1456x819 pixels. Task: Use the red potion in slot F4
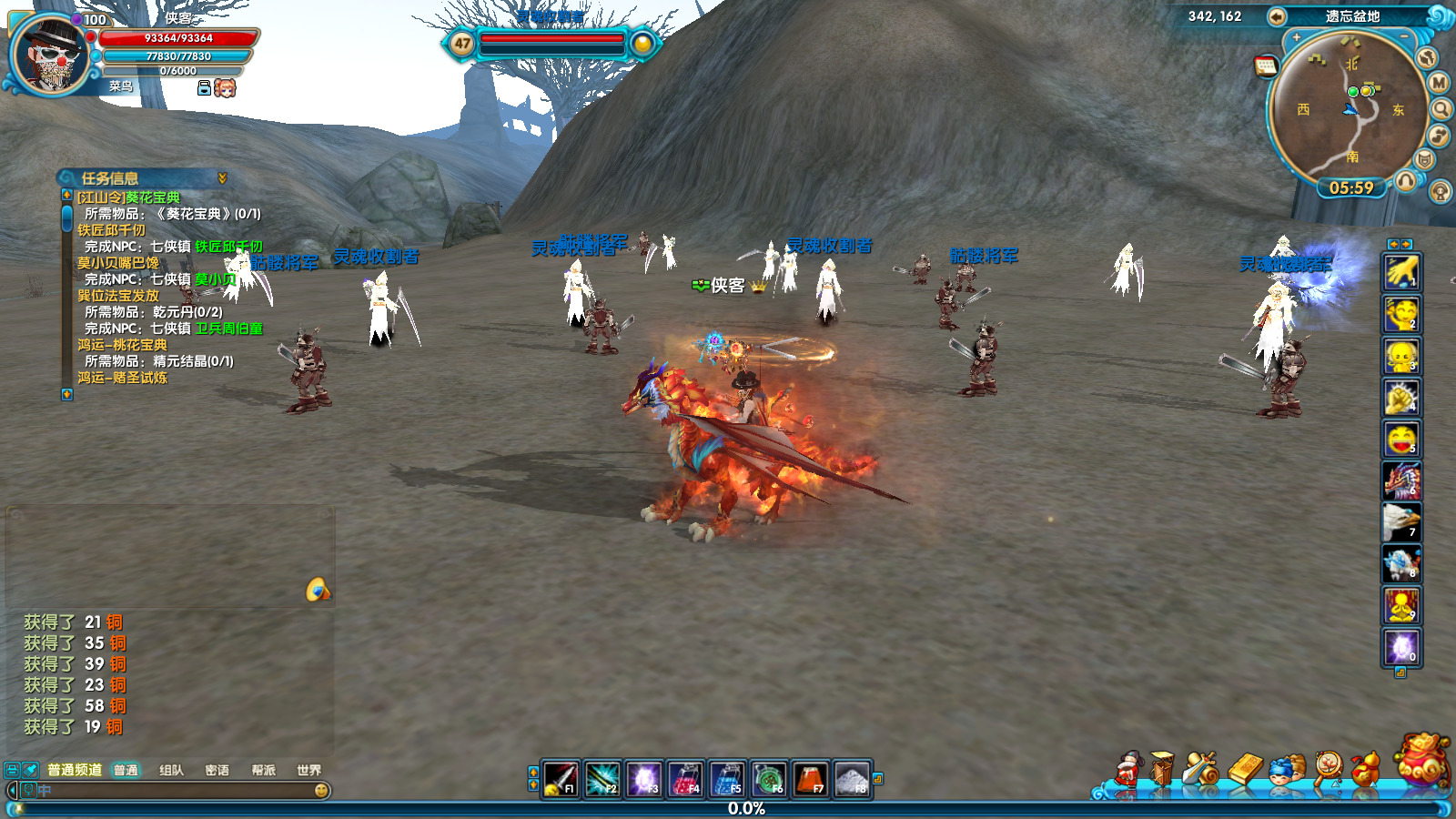point(685,780)
